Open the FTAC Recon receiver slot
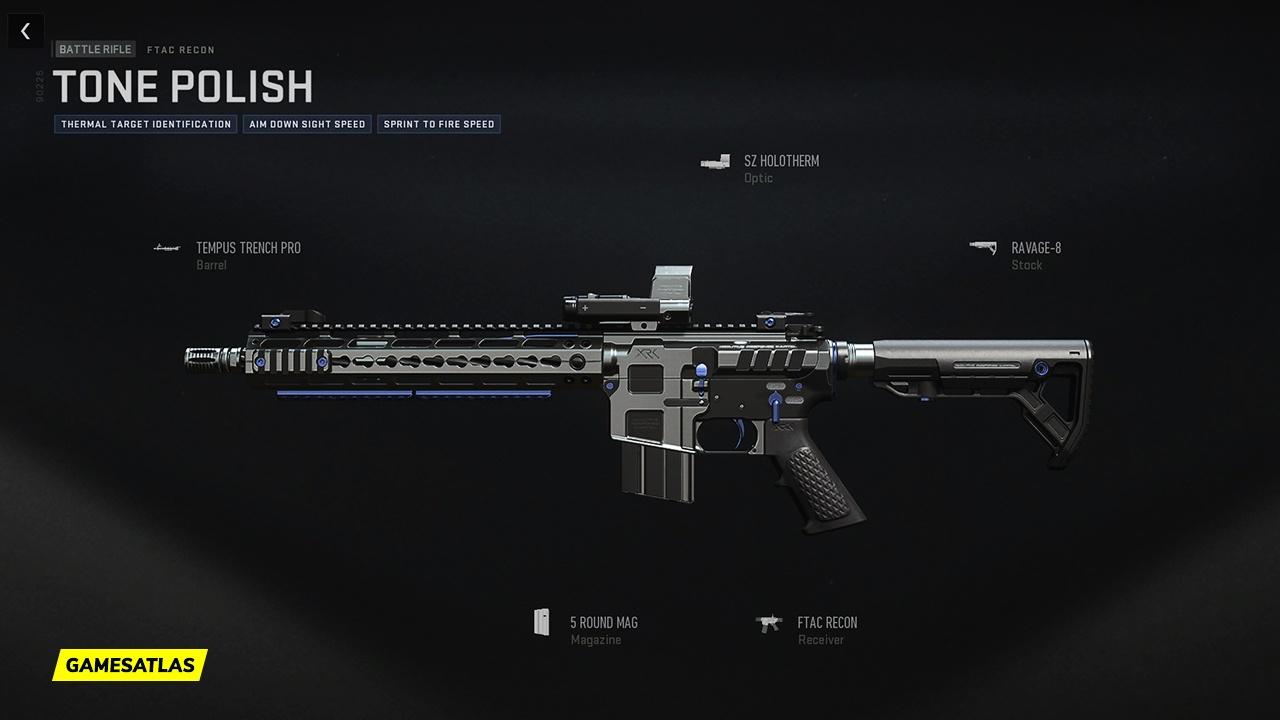1280x720 pixels. pyautogui.click(x=826, y=623)
